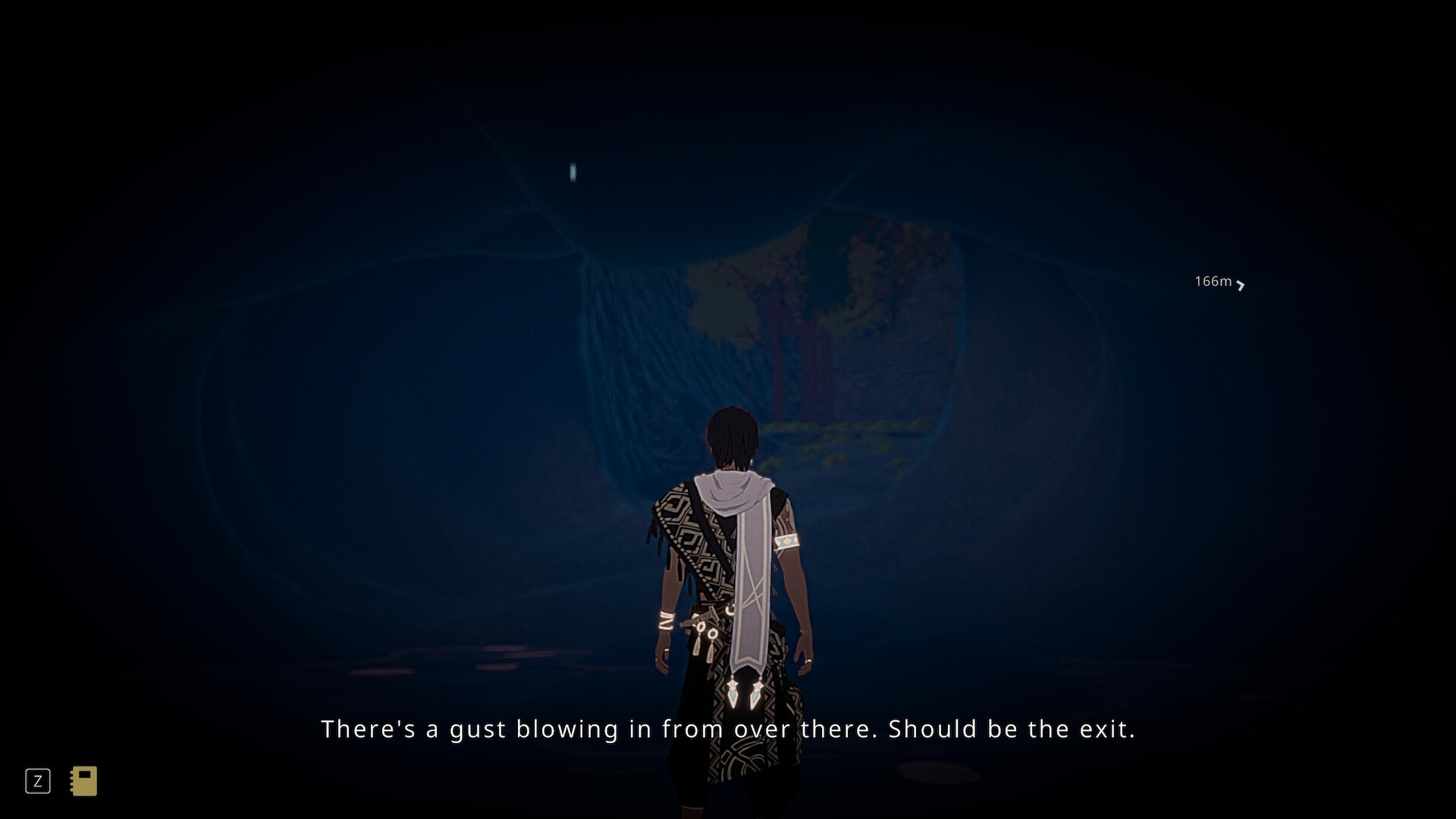
Task: Select the waypoint chevron arrow marker
Action: point(1242,287)
